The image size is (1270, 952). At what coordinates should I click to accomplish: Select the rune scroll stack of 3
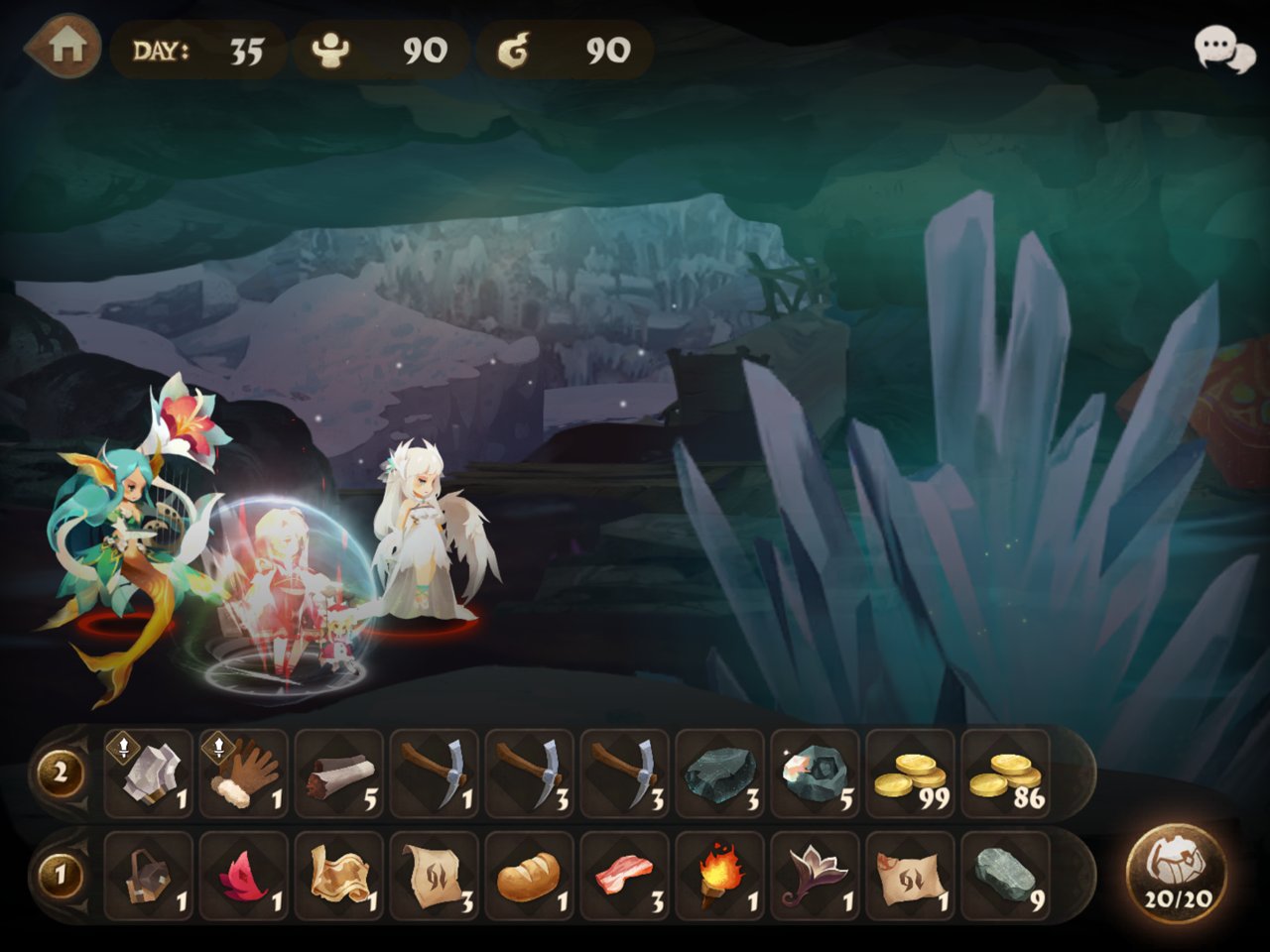(435, 877)
